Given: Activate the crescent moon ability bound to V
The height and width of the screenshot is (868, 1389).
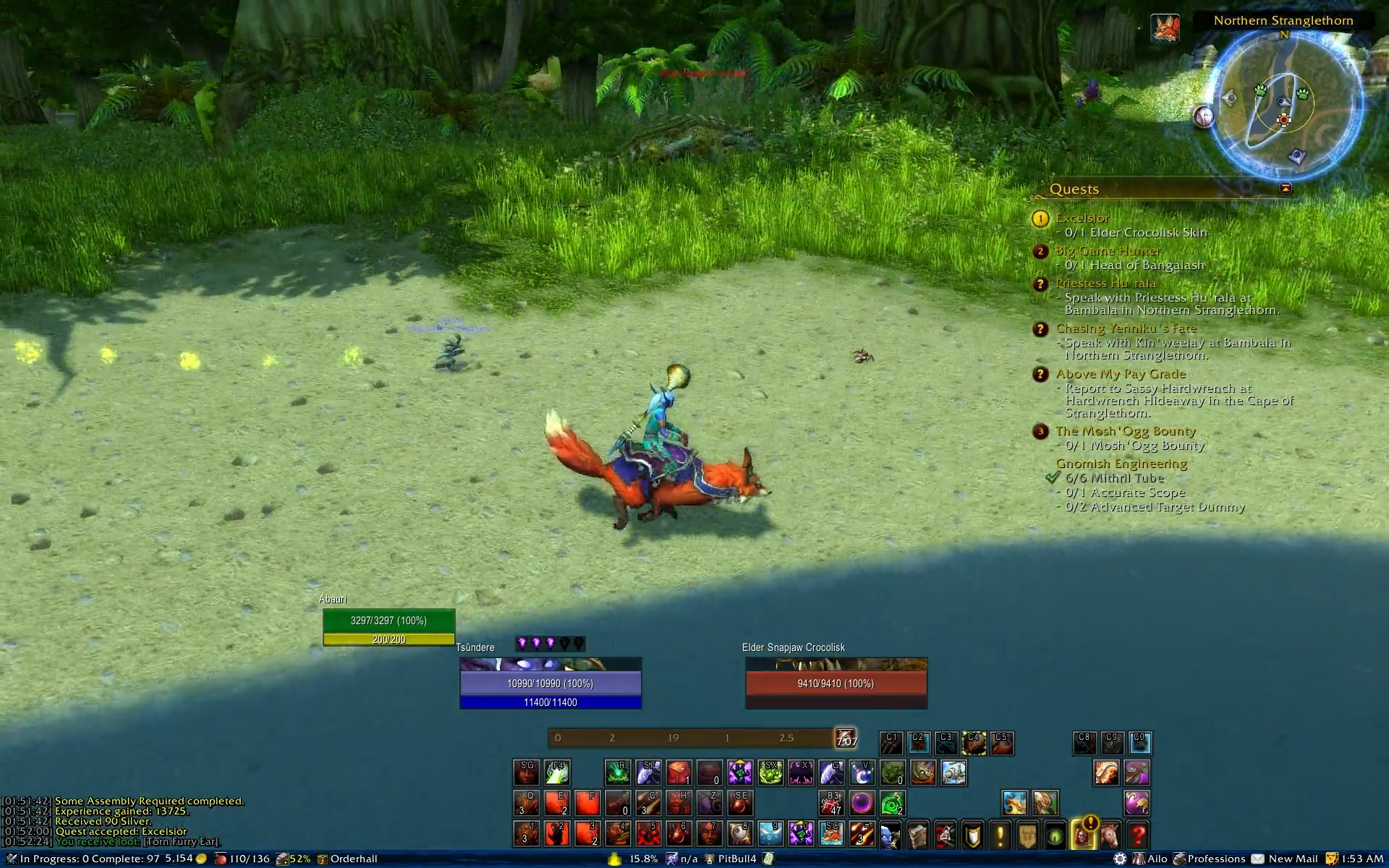Looking at the screenshot, I should [x=862, y=773].
